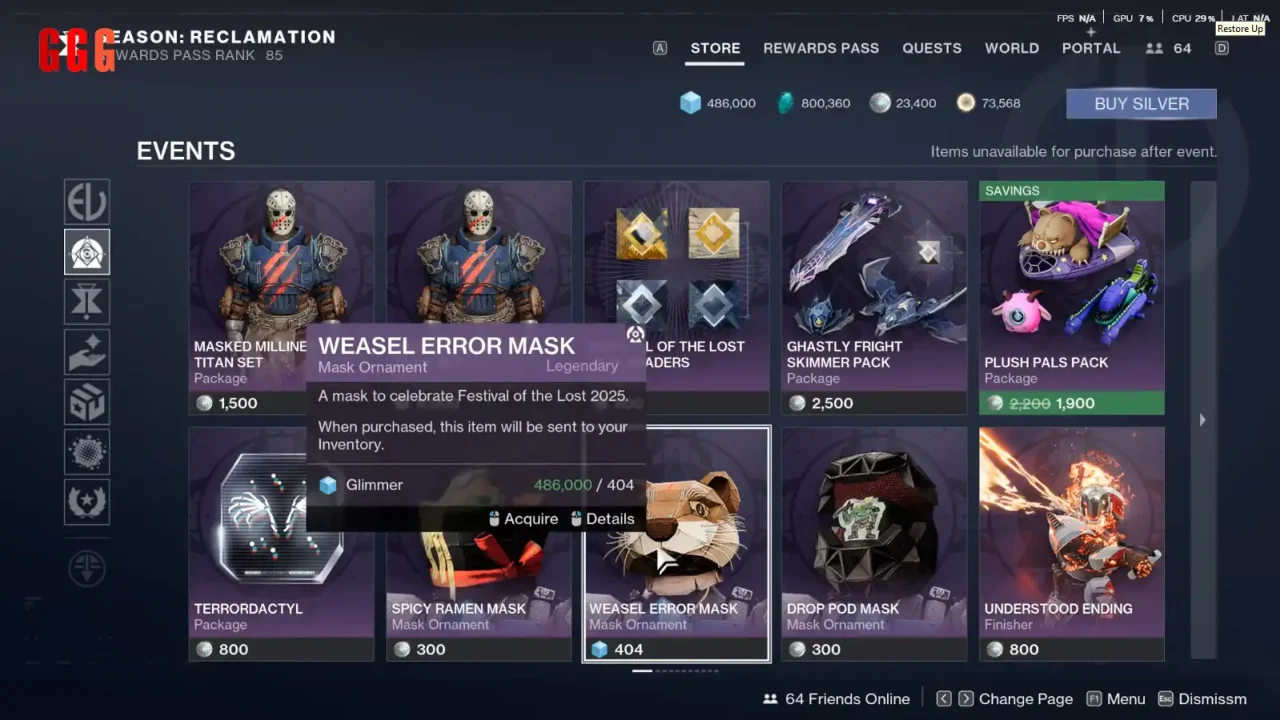Image resolution: width=1280 pixels, height=720 pixels.
Task: Open the package bundles icon in sidebar
Action: [x=87, y=401]
